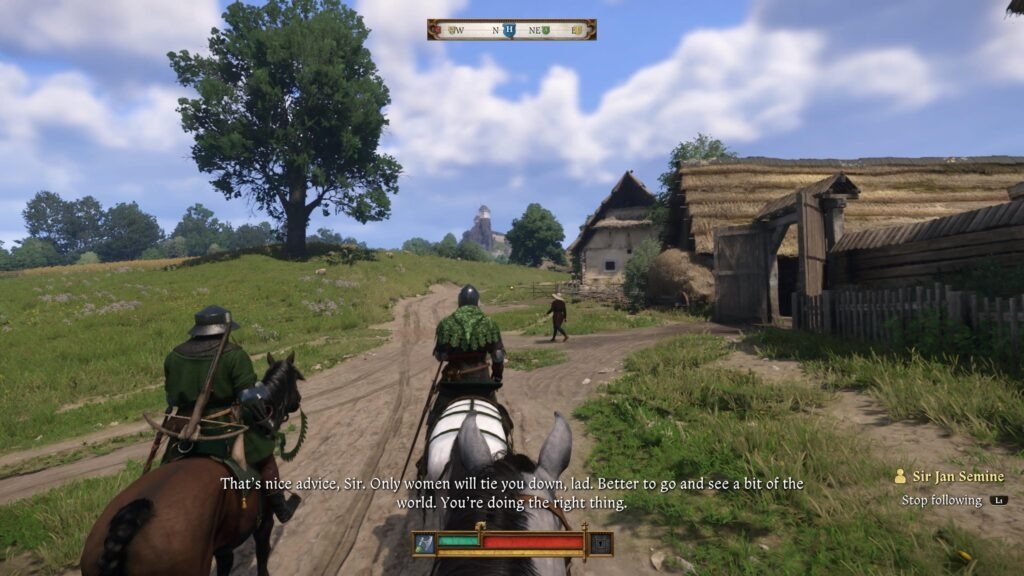
Task: Click the yellow shield marker near E
Action: [x=577, y=30]
